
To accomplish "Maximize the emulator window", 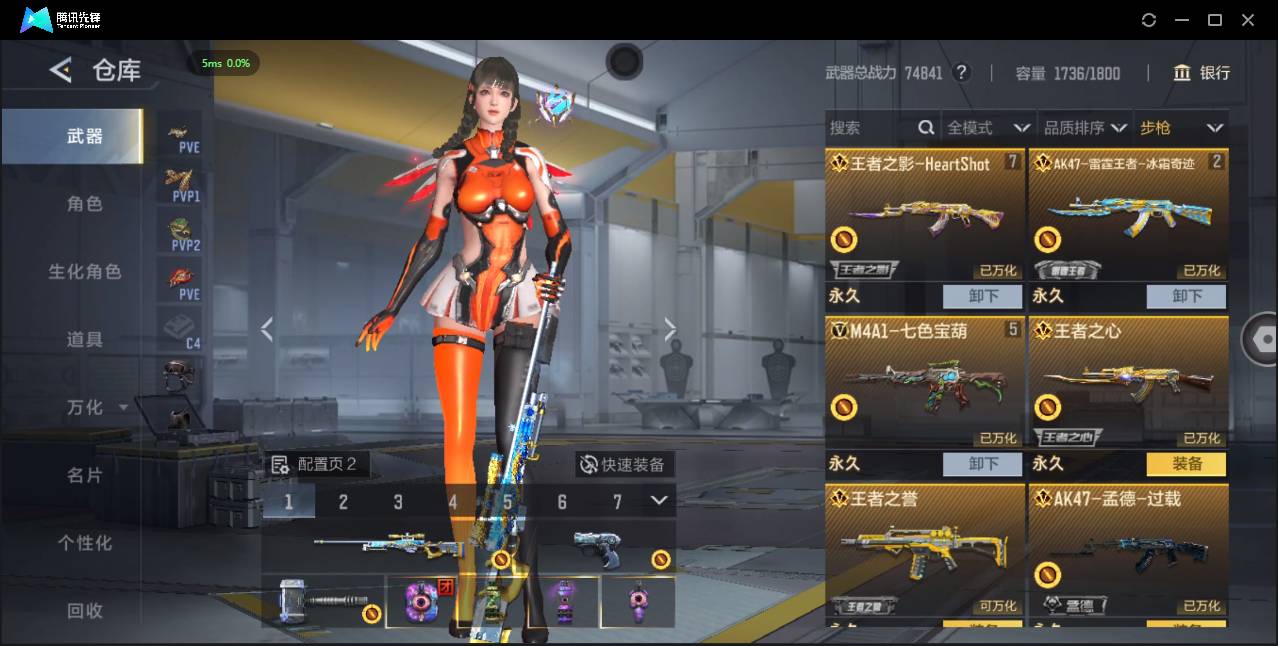I will (1215, 20).
